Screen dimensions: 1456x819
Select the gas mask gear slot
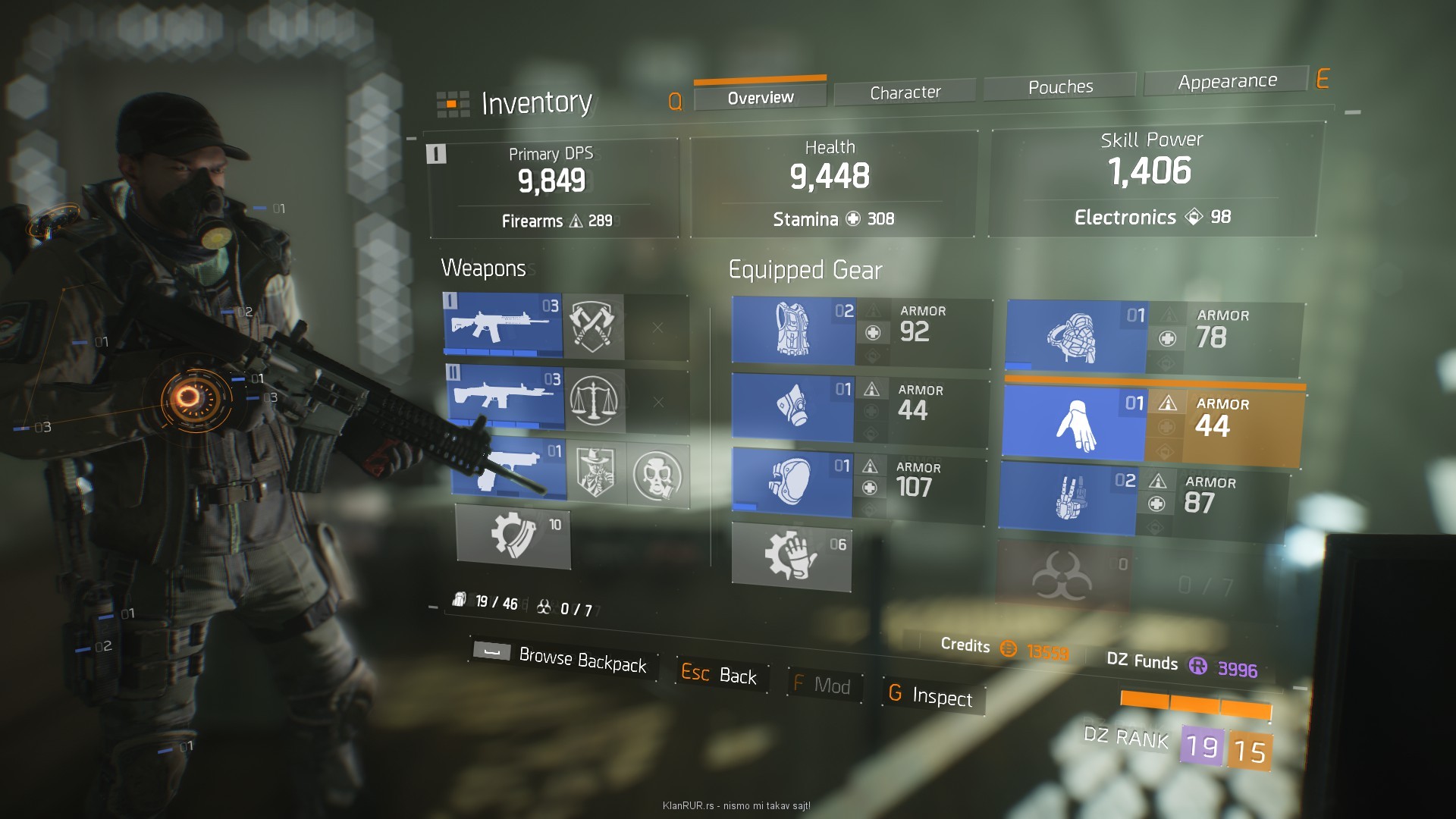tap(792, 407)
